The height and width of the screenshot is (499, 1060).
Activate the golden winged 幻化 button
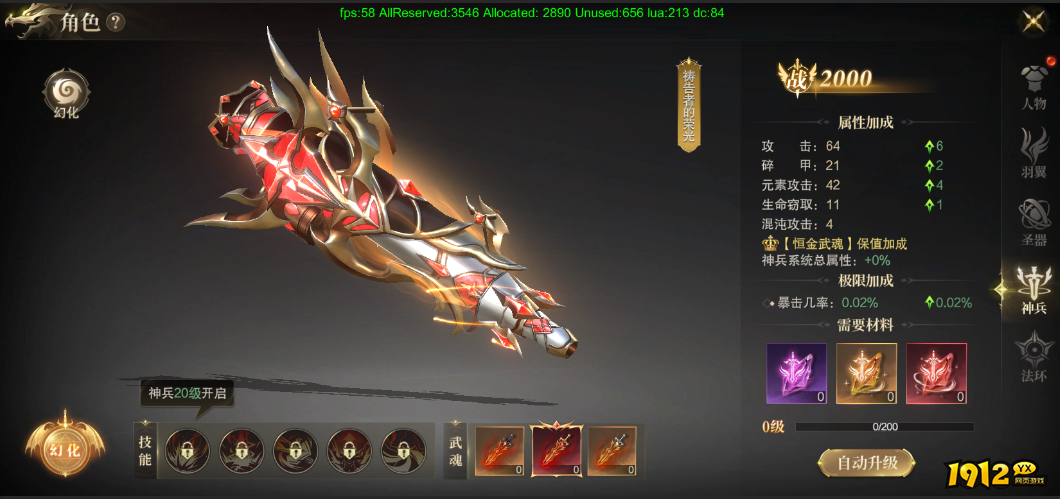pyautogui.click(x=65, y=449)
